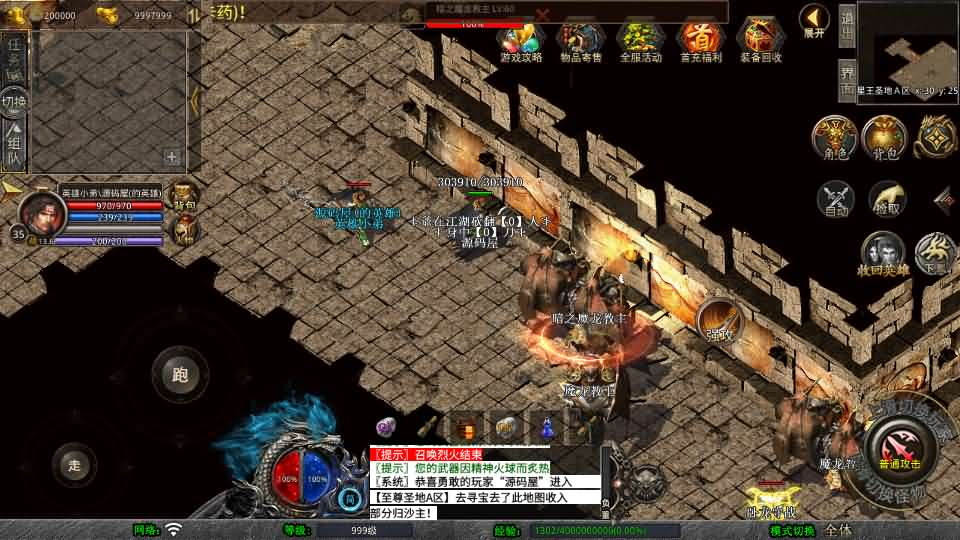Tap the 拾取 pickup hand button

(886, 198)
